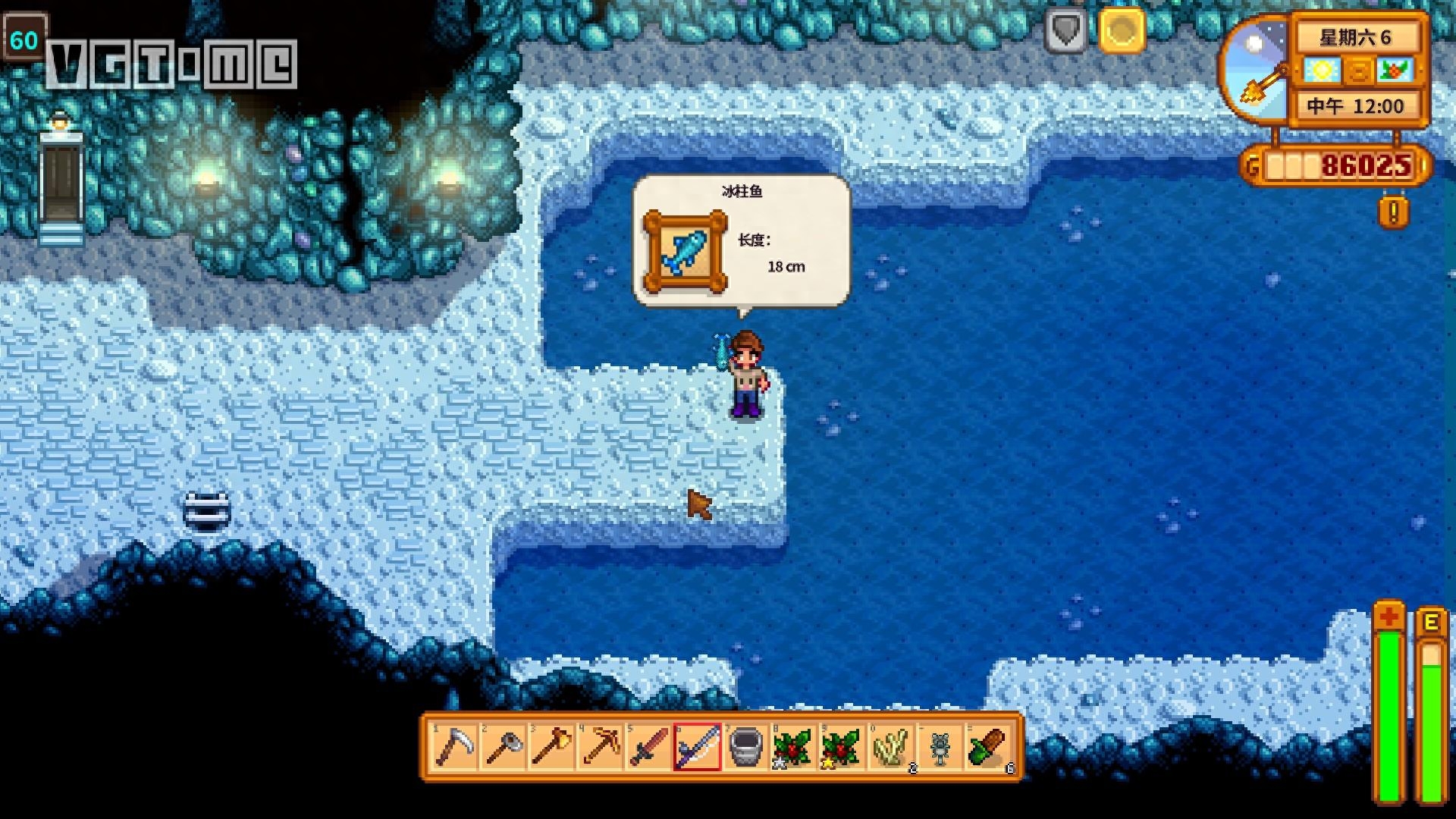Equip the golden axe from the hotbar
The height and width of the screenshot is (819, 1456).
tap(551, 746)
